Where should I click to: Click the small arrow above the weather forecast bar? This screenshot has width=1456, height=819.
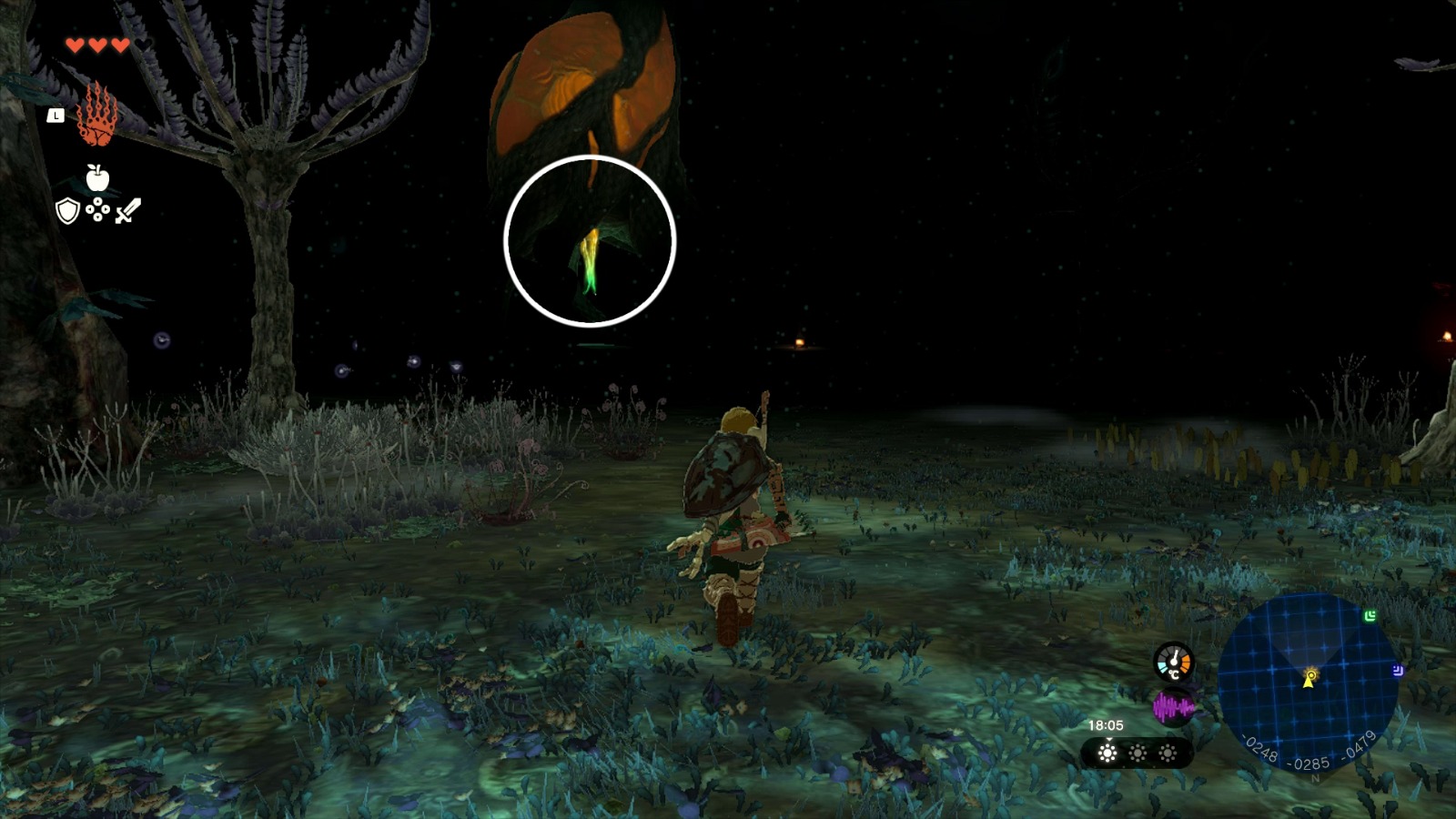click(1109, 739)
